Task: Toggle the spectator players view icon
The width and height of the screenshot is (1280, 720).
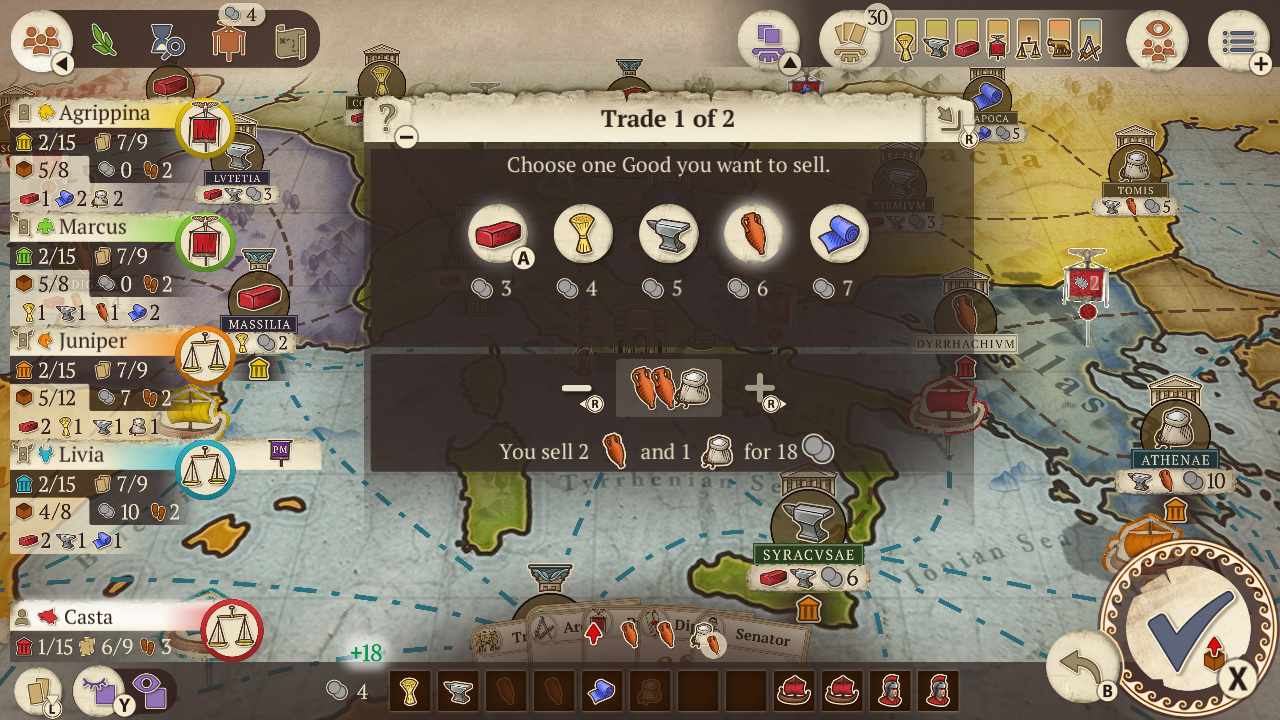Action: 1158,40
